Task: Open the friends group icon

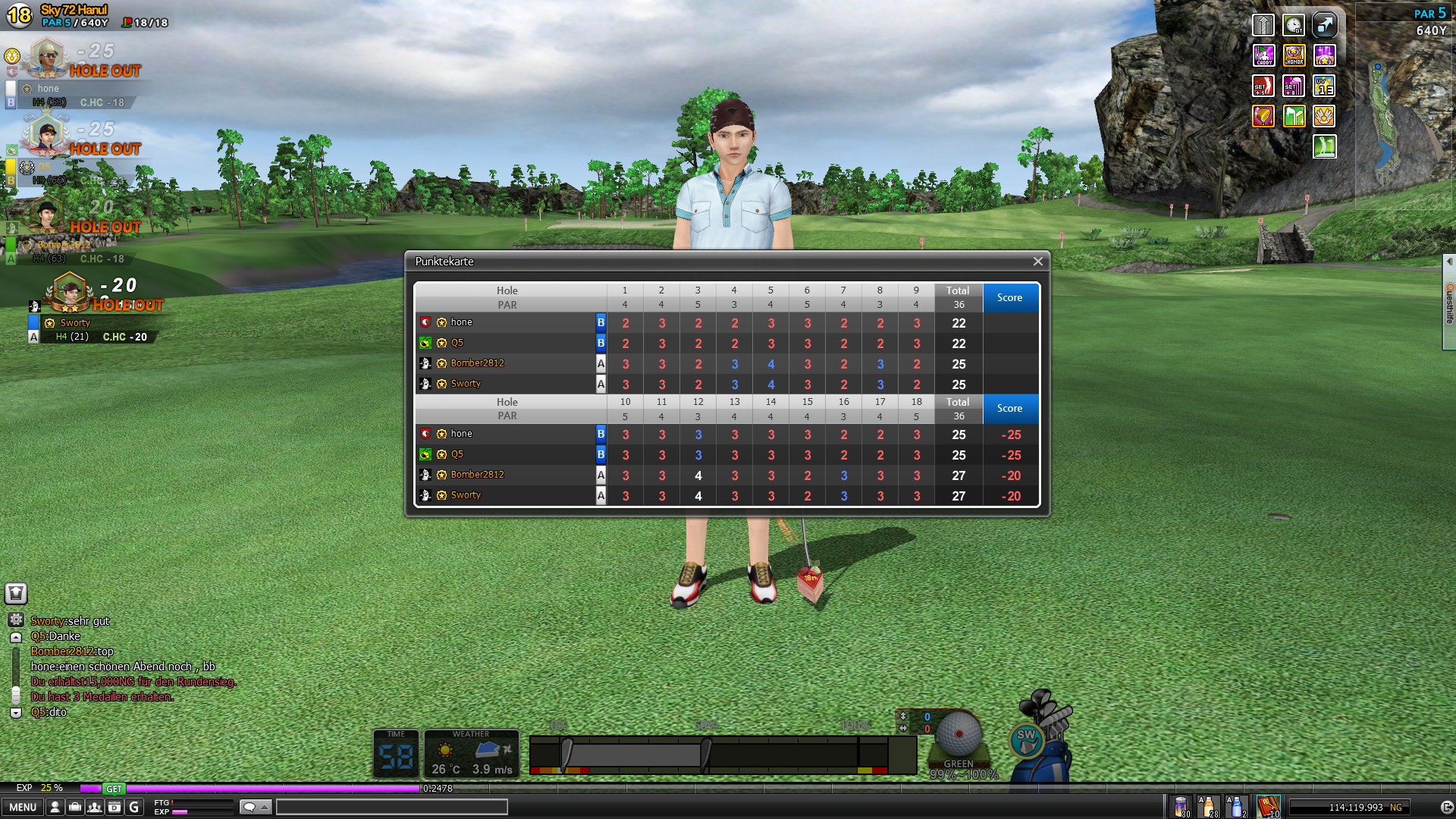Action: pyautogui.click(x=94, y=807)
